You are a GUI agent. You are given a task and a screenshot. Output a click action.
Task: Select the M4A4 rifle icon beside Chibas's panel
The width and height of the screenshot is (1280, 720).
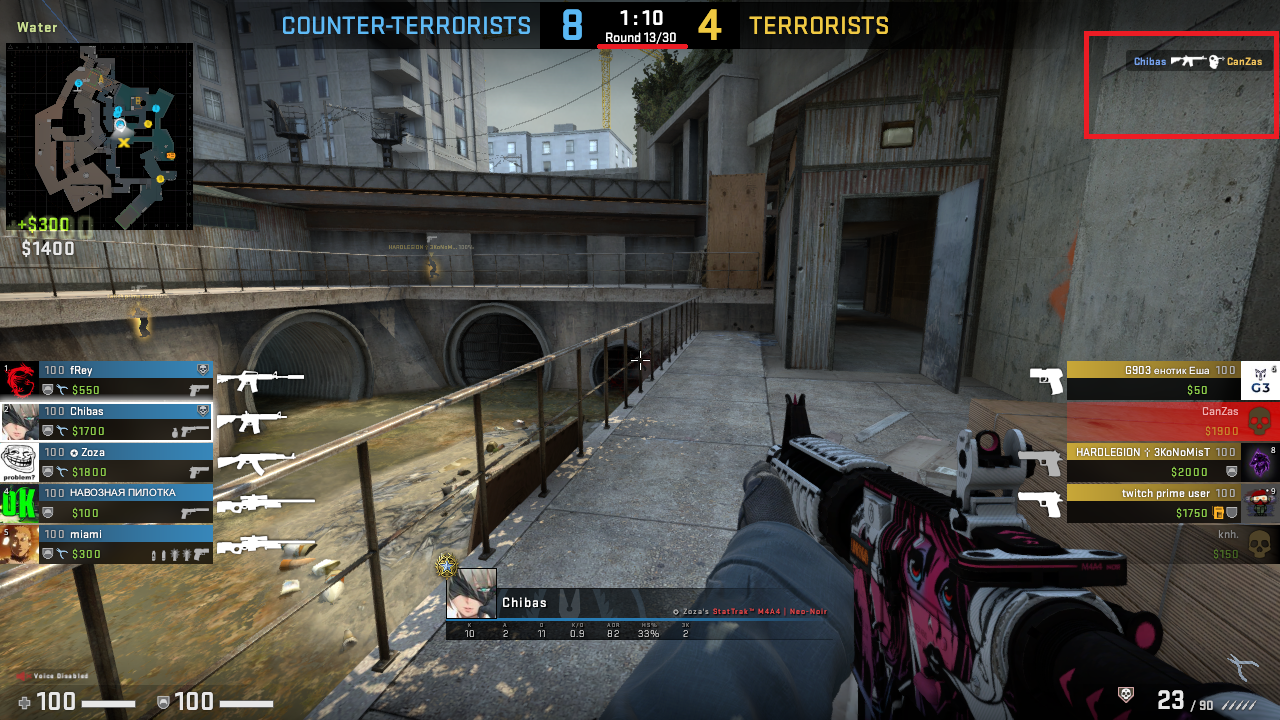(x=251, y=423)
